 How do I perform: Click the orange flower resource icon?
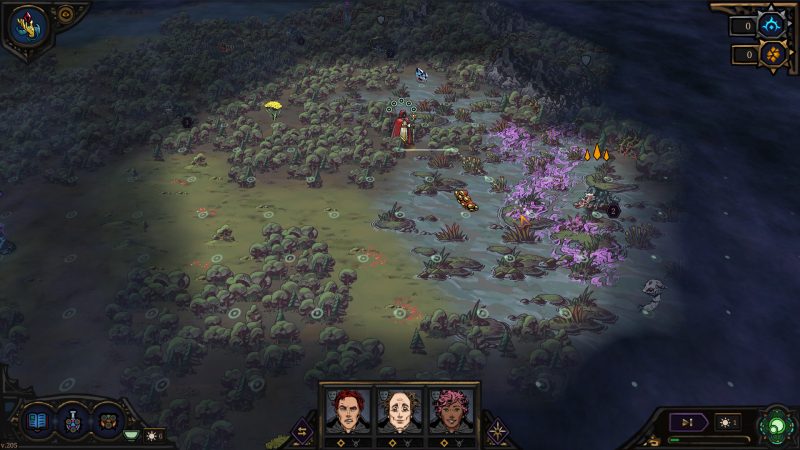point(772,54)
